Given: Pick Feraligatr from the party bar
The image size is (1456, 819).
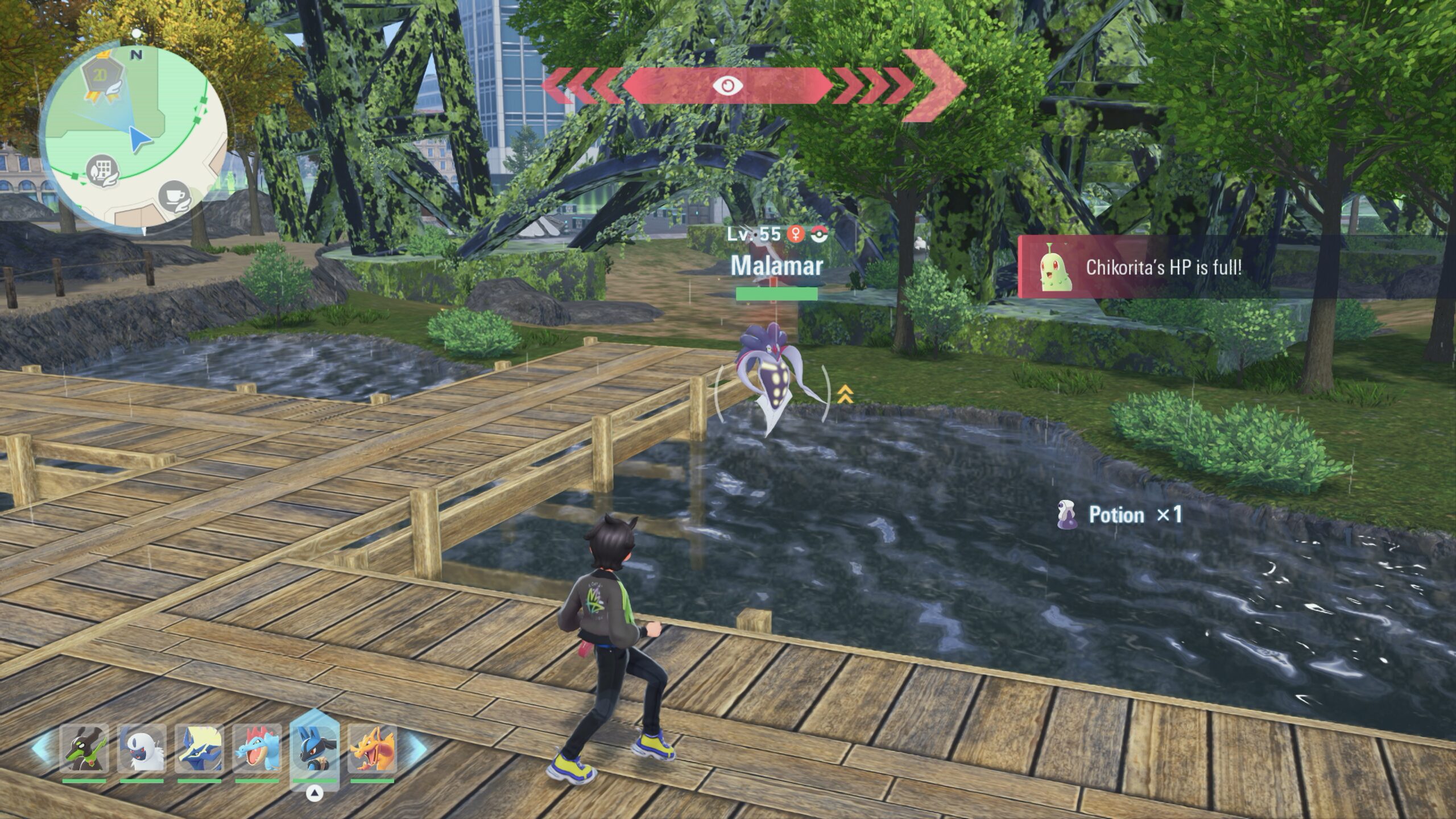Looking at the screenshot, I should tap(257, 748).
